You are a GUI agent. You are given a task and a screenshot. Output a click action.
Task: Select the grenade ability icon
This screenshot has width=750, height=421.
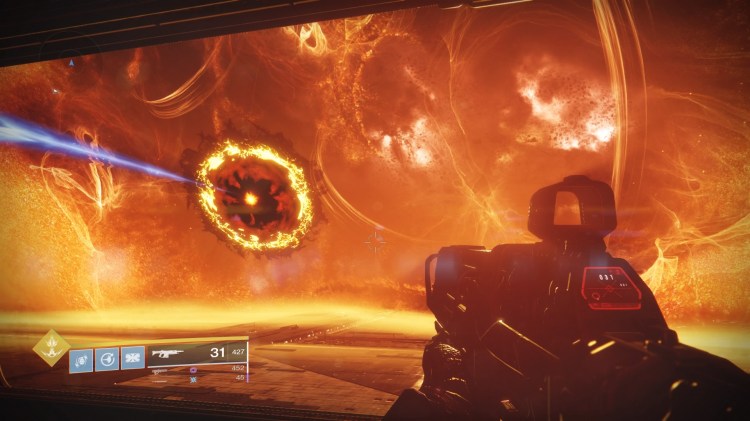pyautogui.click(x=81, y=359)
